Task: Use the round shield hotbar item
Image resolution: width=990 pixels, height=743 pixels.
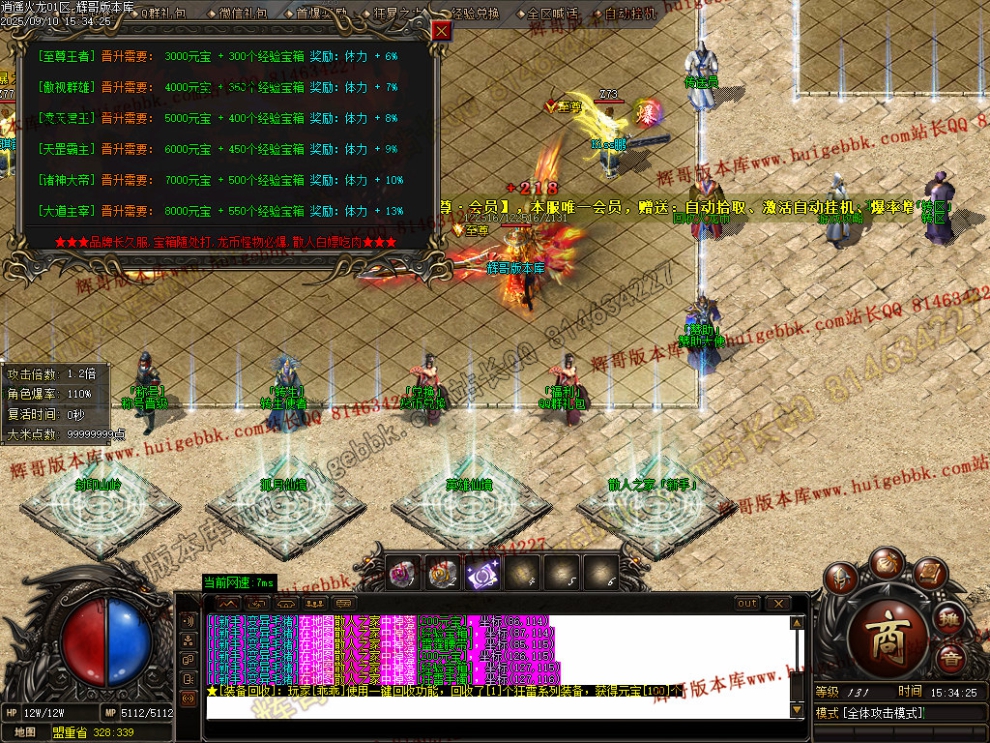Action: click(x=443, y=573)
